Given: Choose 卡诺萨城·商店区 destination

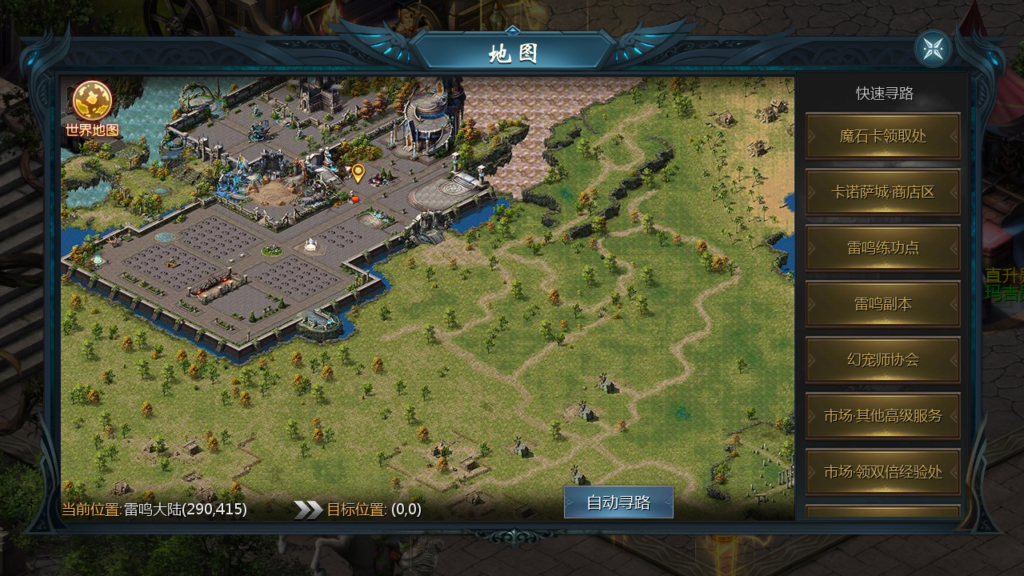Looking at the screenshot, I should click(x=883, y=192).
